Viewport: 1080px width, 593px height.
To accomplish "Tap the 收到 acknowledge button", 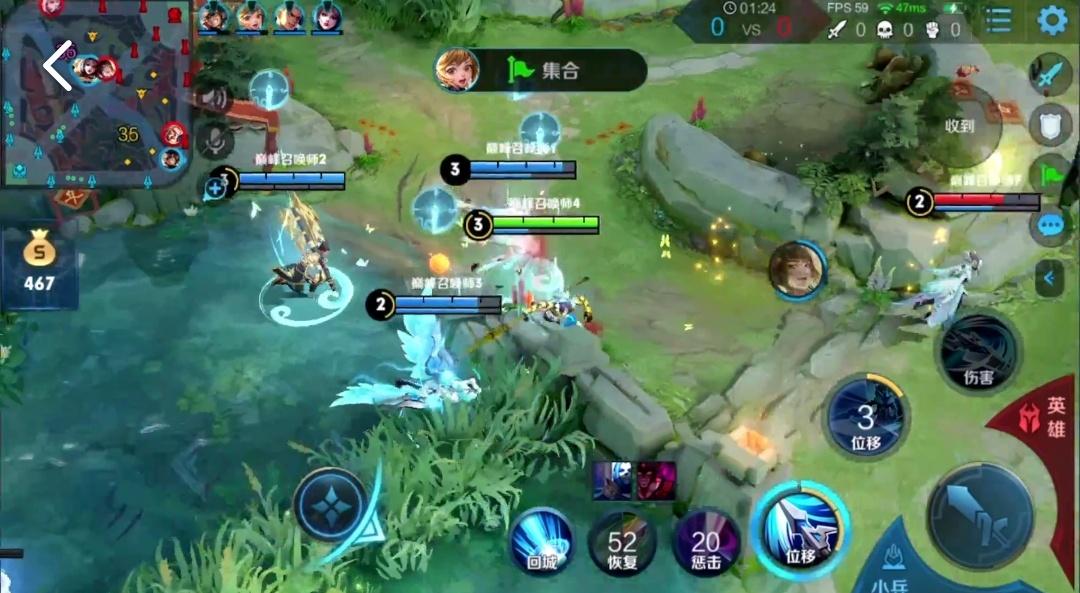I will point(960,127).
